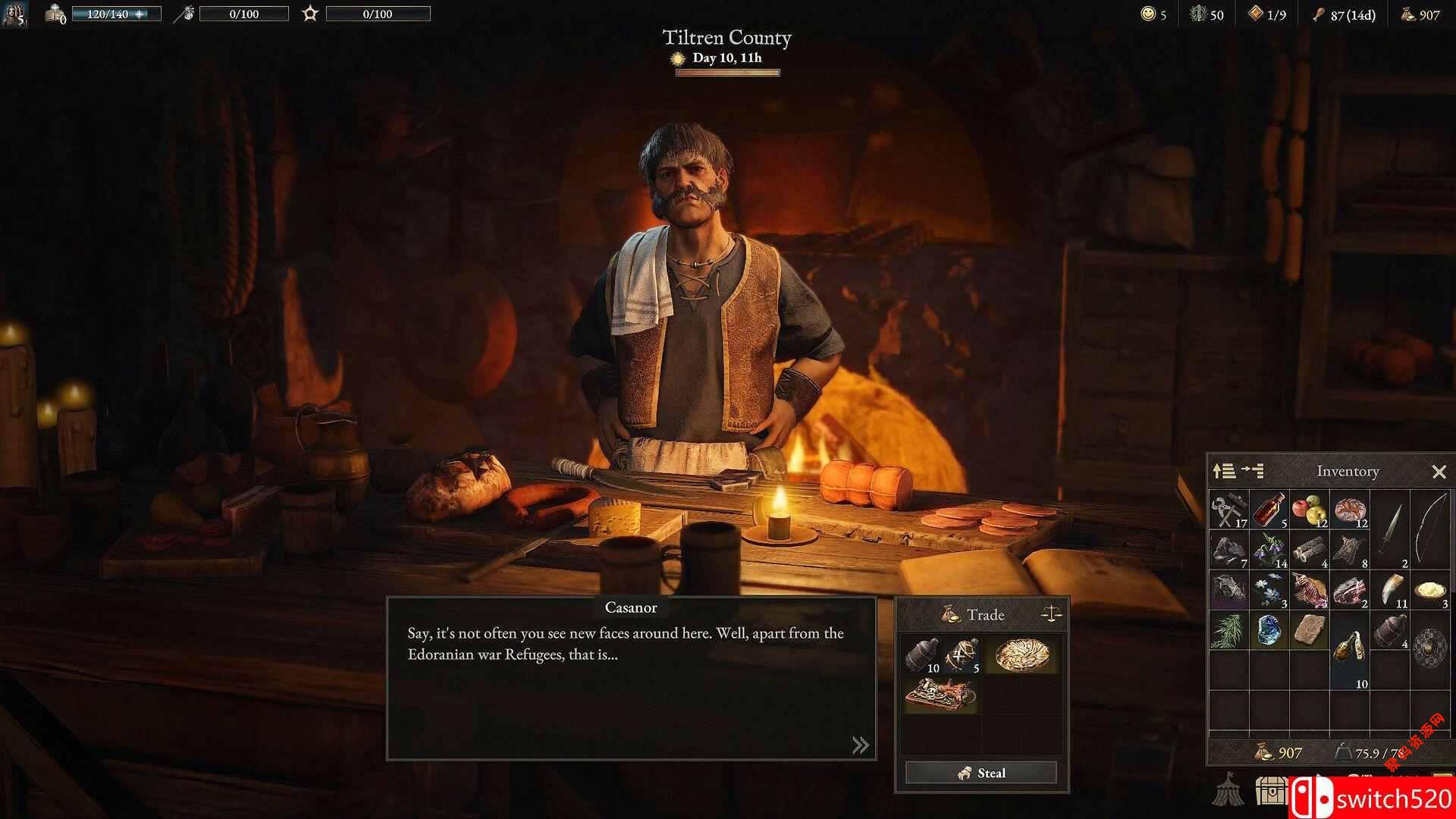Click the transfer-arrow list icon in Inventory

click(x=1252, y=471)
